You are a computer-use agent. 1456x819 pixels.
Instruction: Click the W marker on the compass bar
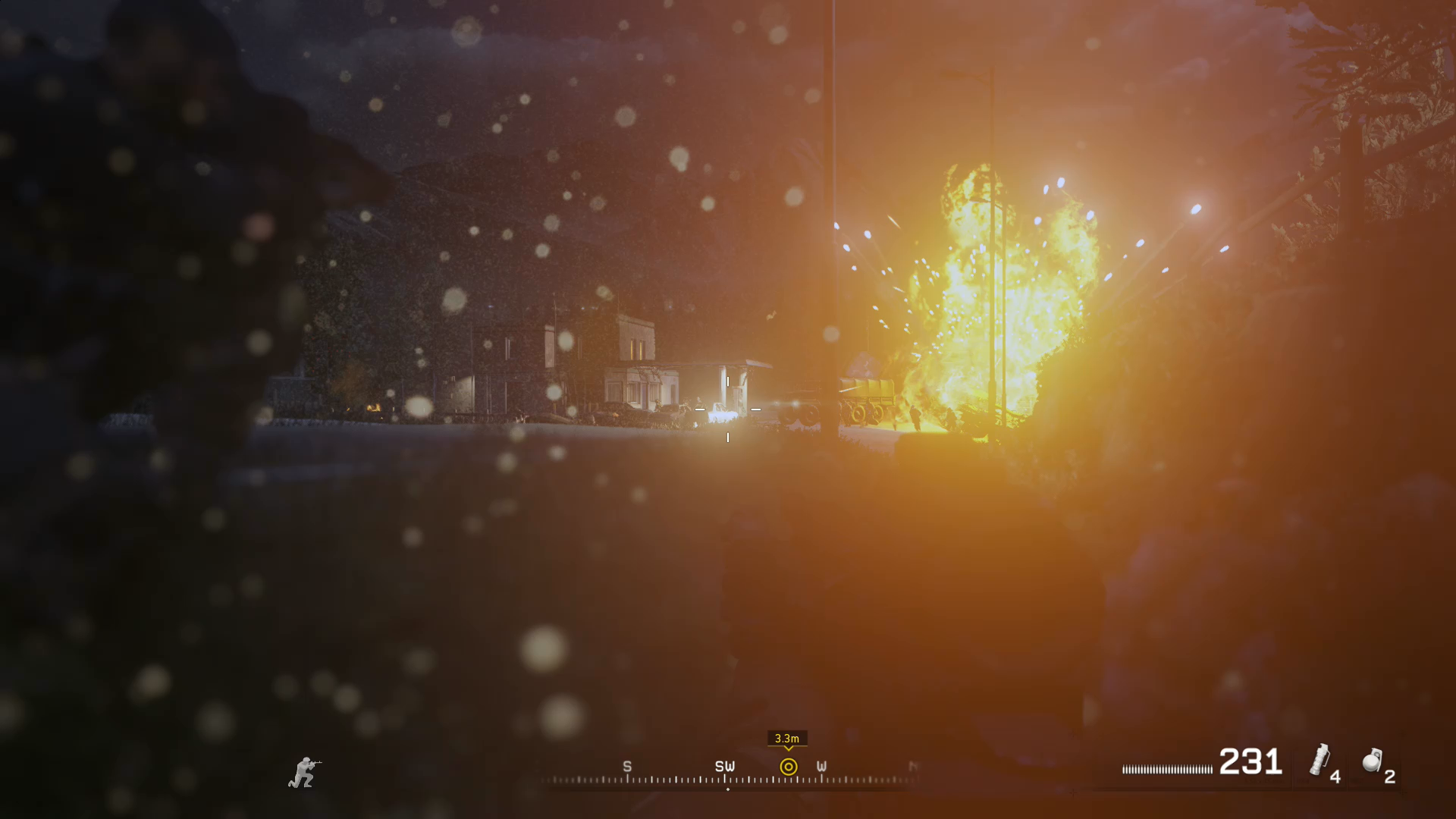[x=821, y=767]
